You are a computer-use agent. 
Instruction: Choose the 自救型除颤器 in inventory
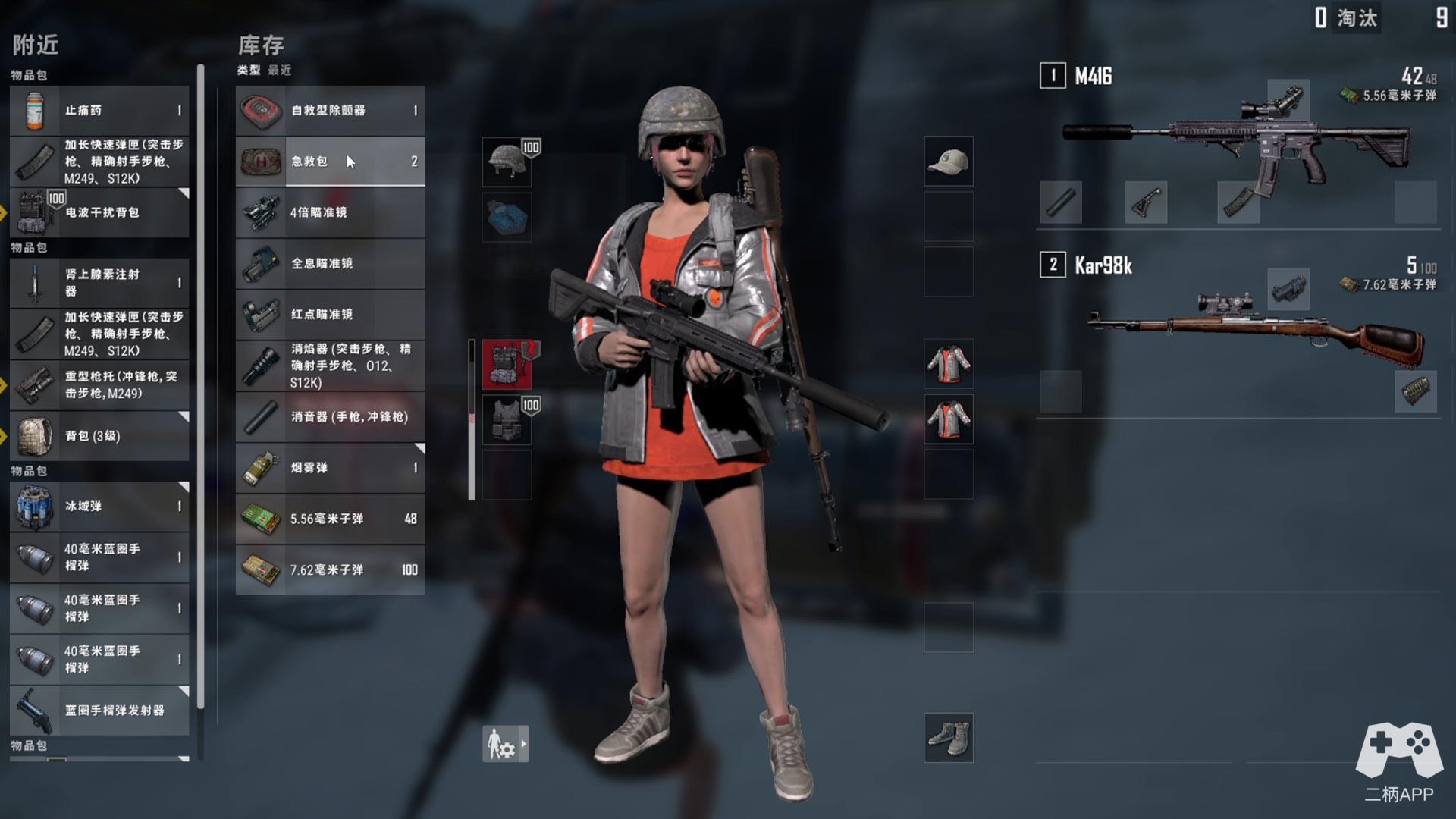tap(330, 111)
